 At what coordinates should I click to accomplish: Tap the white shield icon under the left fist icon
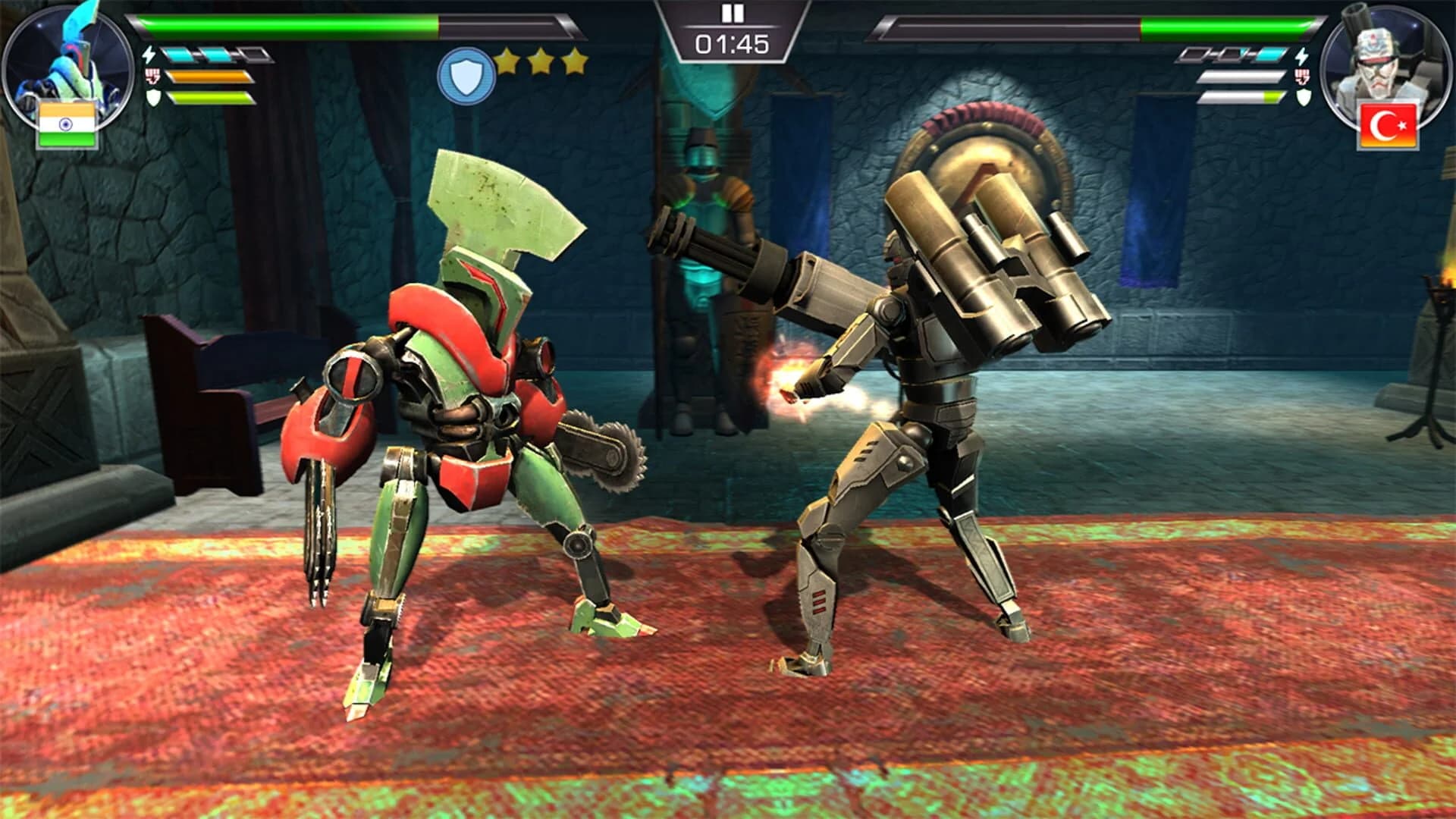tap(153, 97)
